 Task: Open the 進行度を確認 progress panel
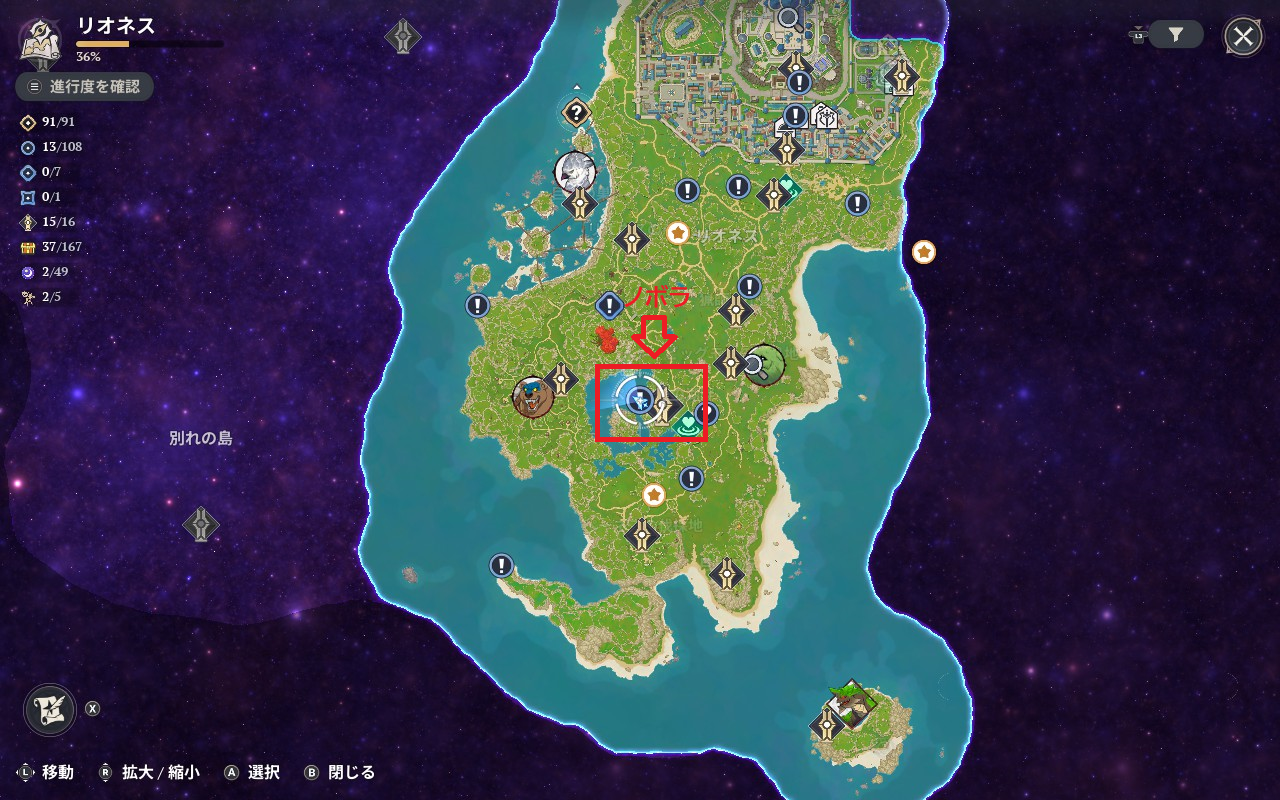[x=85, y=87]
